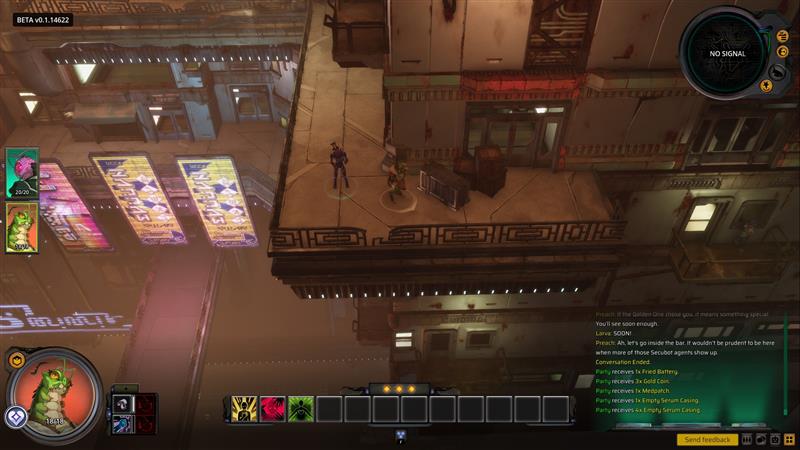Click the purple diamond badge on portrait
The width and height of the screenshot is (800, 450).
(15, 417)
